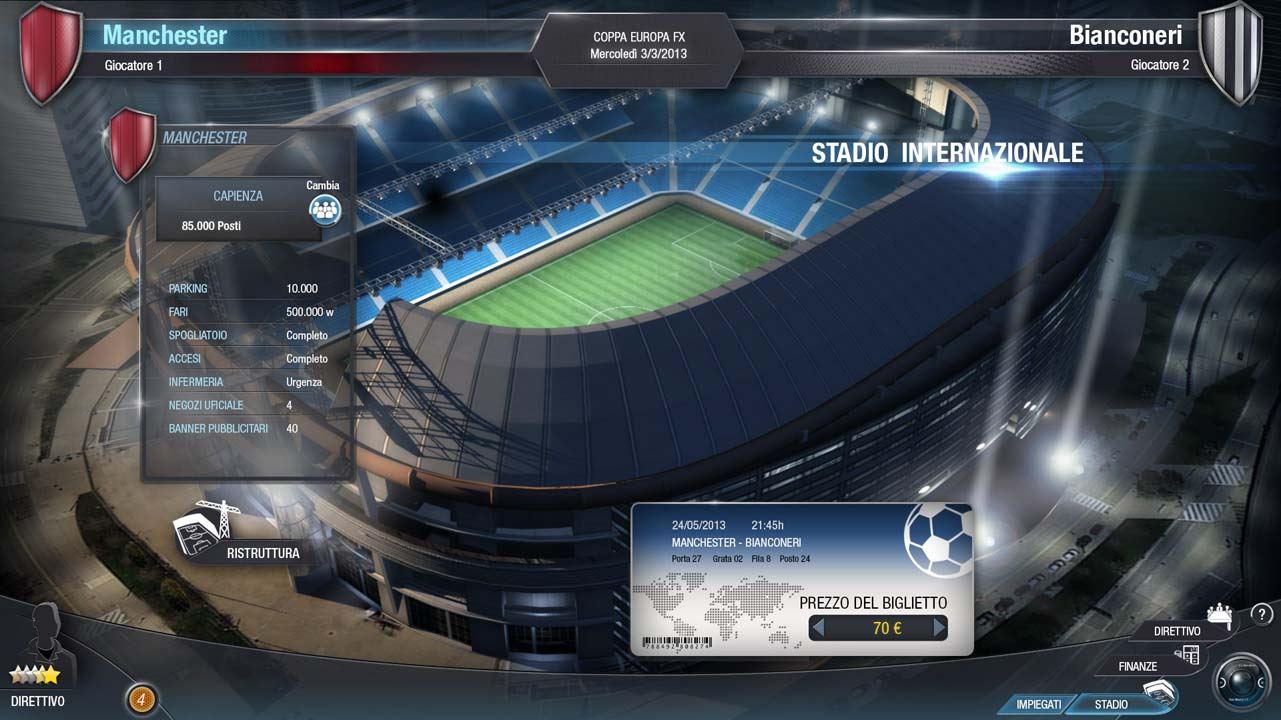
Task: Open the Finanze menu
Action: pos(1150,663)
